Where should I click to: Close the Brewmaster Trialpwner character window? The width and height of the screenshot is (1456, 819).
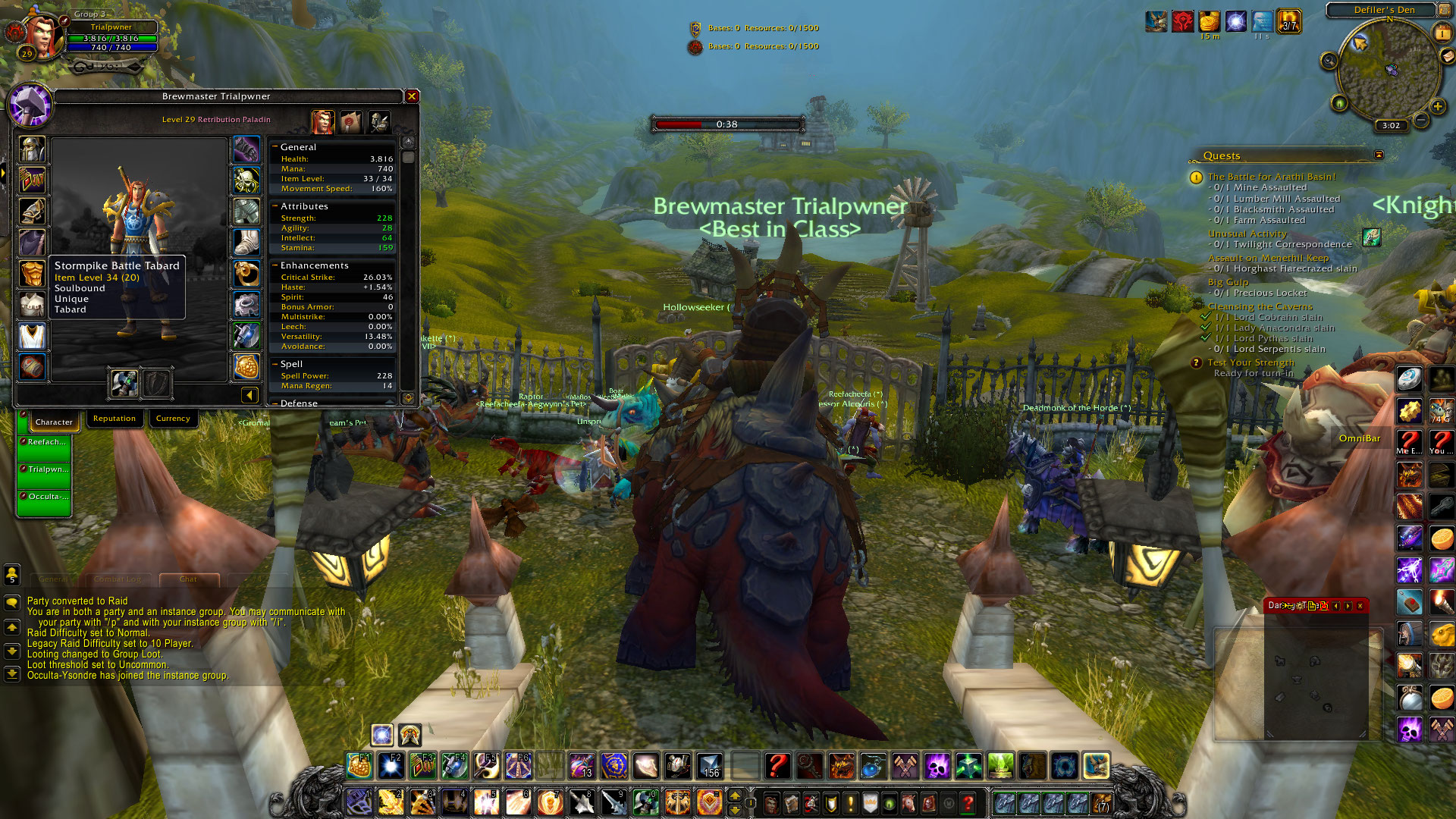pyautogui.click(x=412, y=96)
